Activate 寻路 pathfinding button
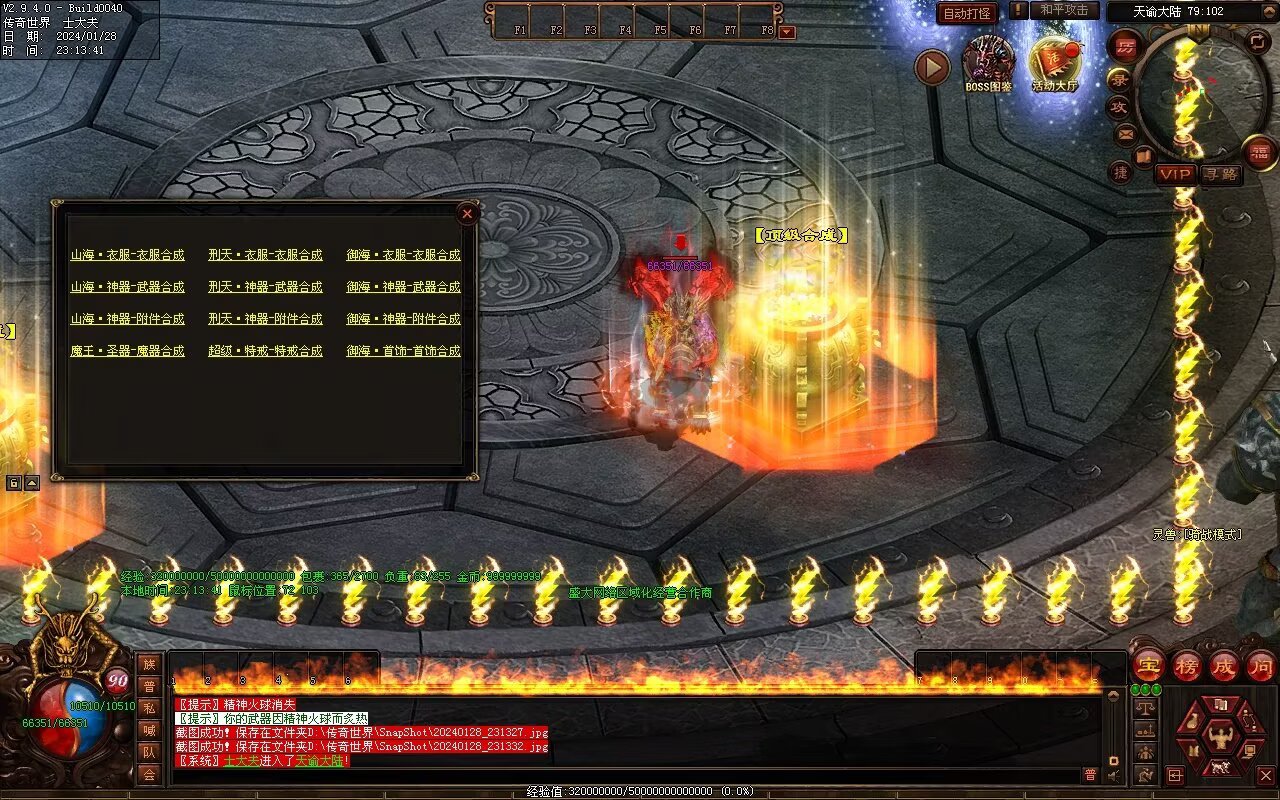The height and width of the screenshot is (800, 1280). coord(1221,174)
